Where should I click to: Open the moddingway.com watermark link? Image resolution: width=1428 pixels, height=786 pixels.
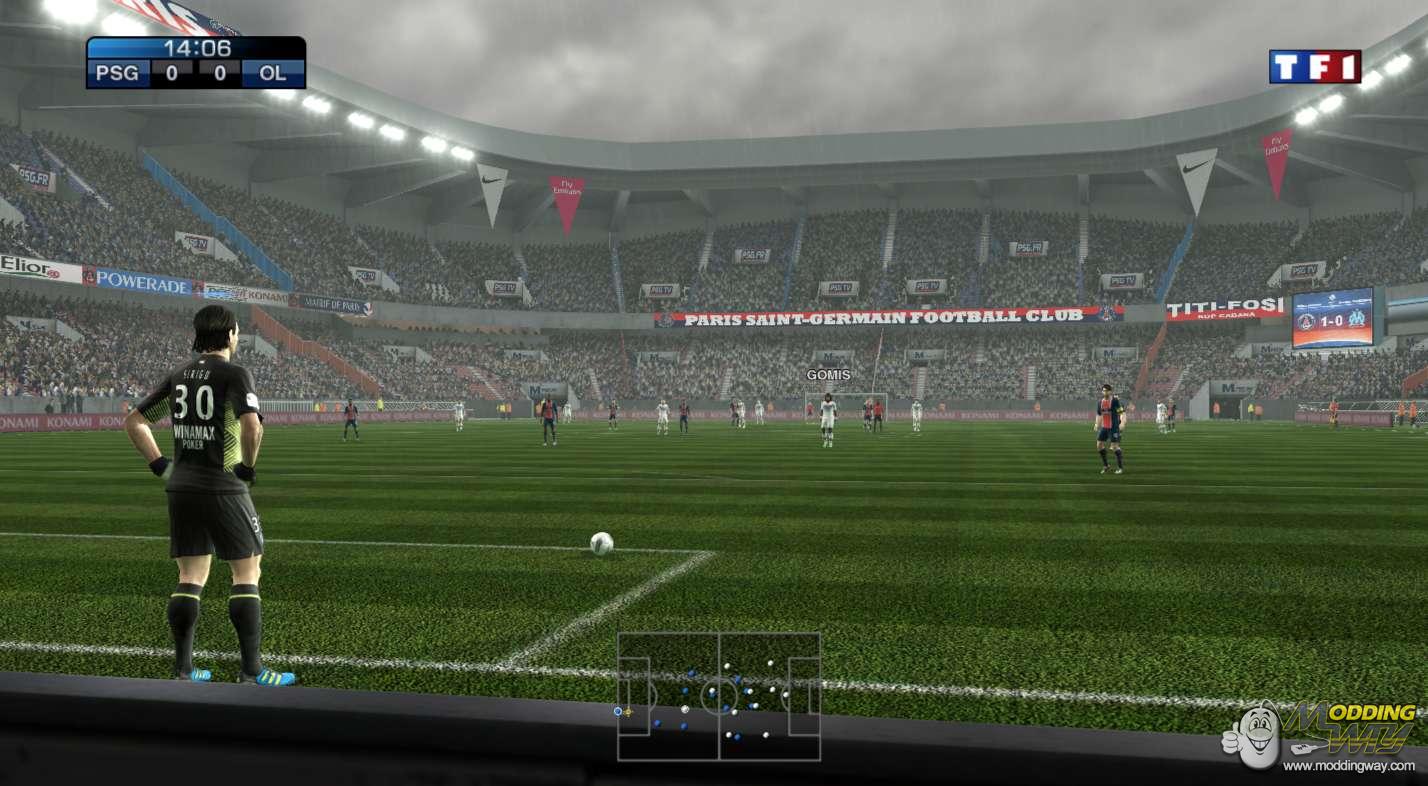1348,766
